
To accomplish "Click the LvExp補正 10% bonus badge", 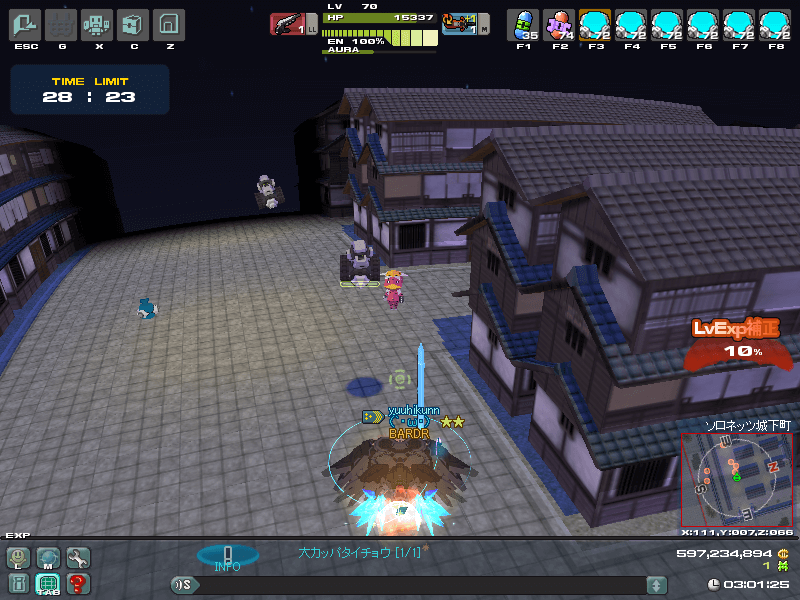I will click(x=740, y=340).
